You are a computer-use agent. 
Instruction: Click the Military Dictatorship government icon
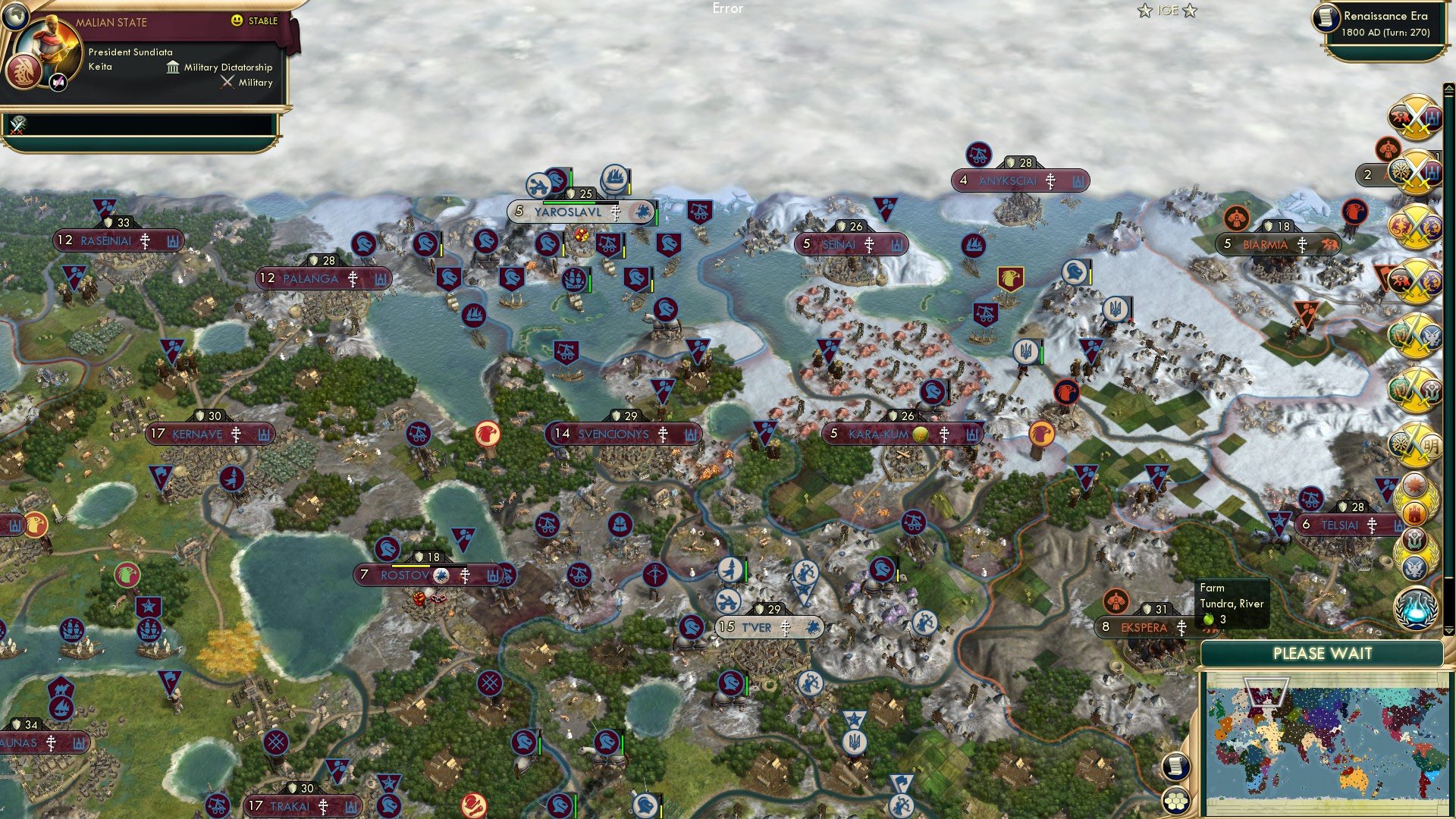[x=173, y=67]
